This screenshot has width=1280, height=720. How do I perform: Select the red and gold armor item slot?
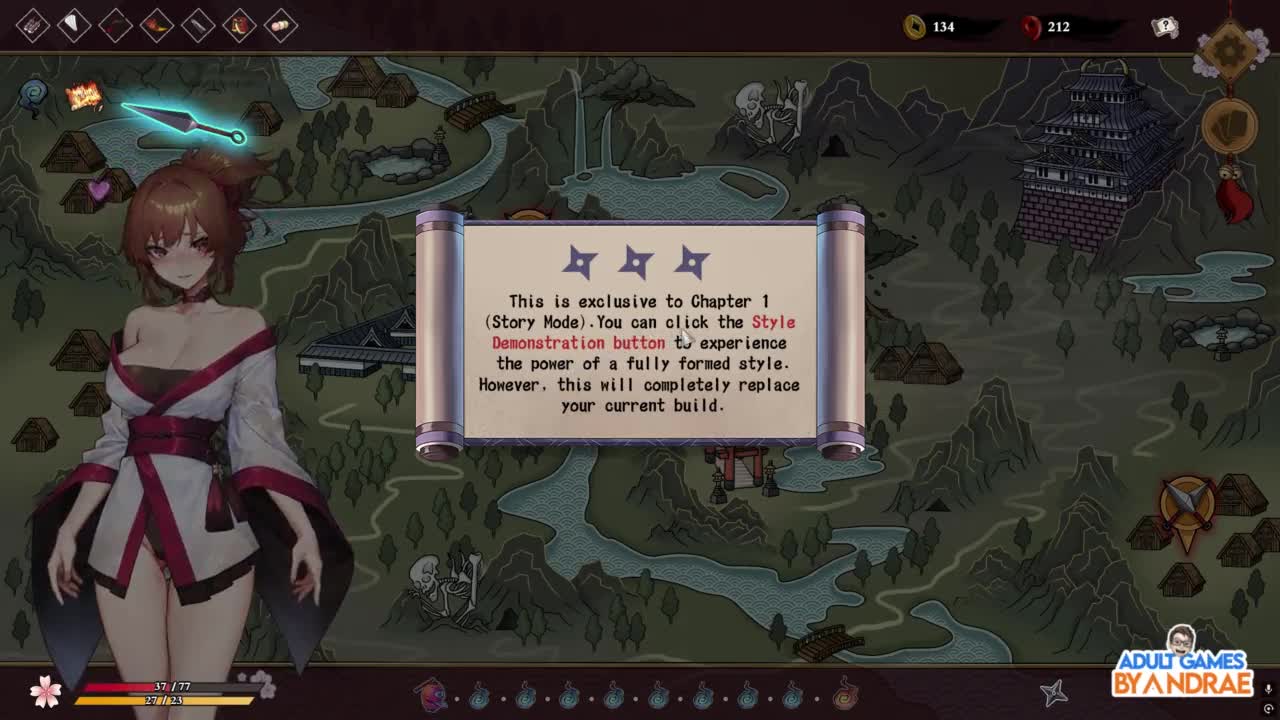point(240,26)
